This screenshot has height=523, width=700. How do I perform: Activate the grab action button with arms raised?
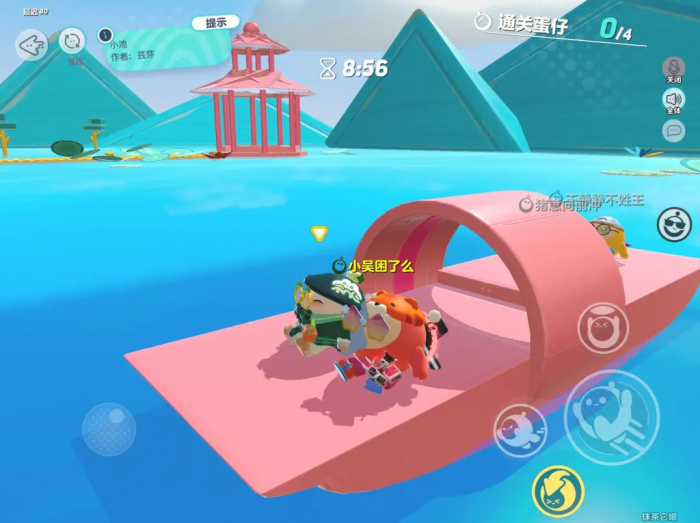pyautogui.click(x=603, y=328)
